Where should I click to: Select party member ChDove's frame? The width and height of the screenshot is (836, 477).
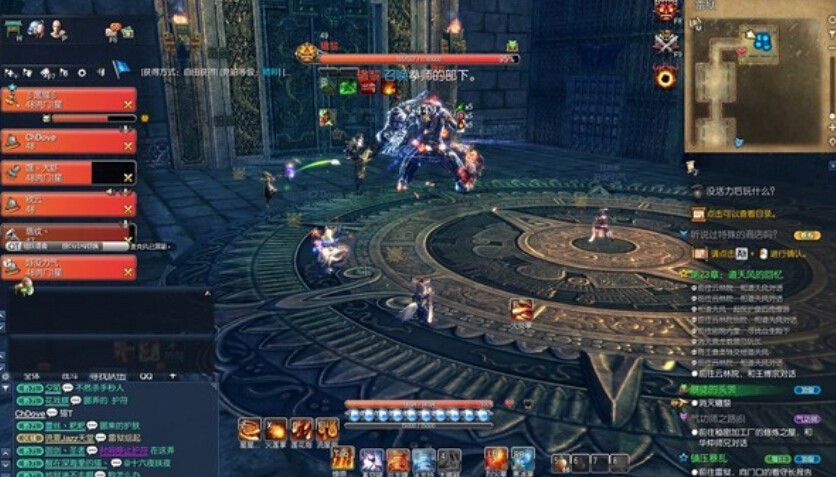(68, 141)
